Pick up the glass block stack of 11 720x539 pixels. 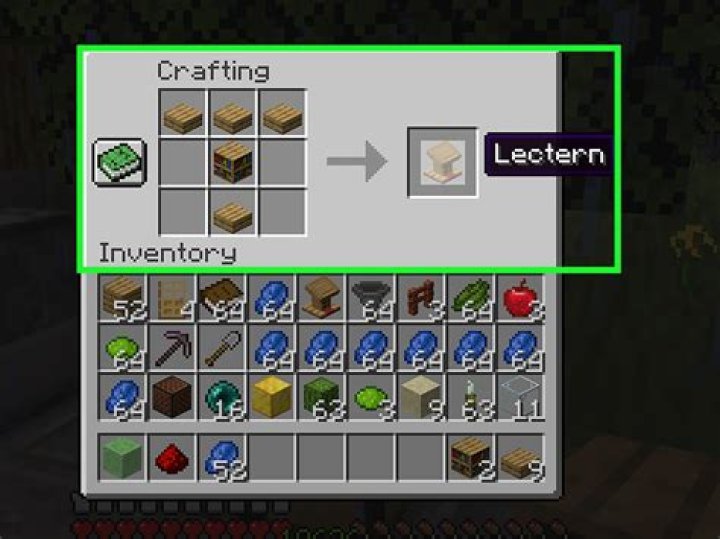click(x=520, y=397)
